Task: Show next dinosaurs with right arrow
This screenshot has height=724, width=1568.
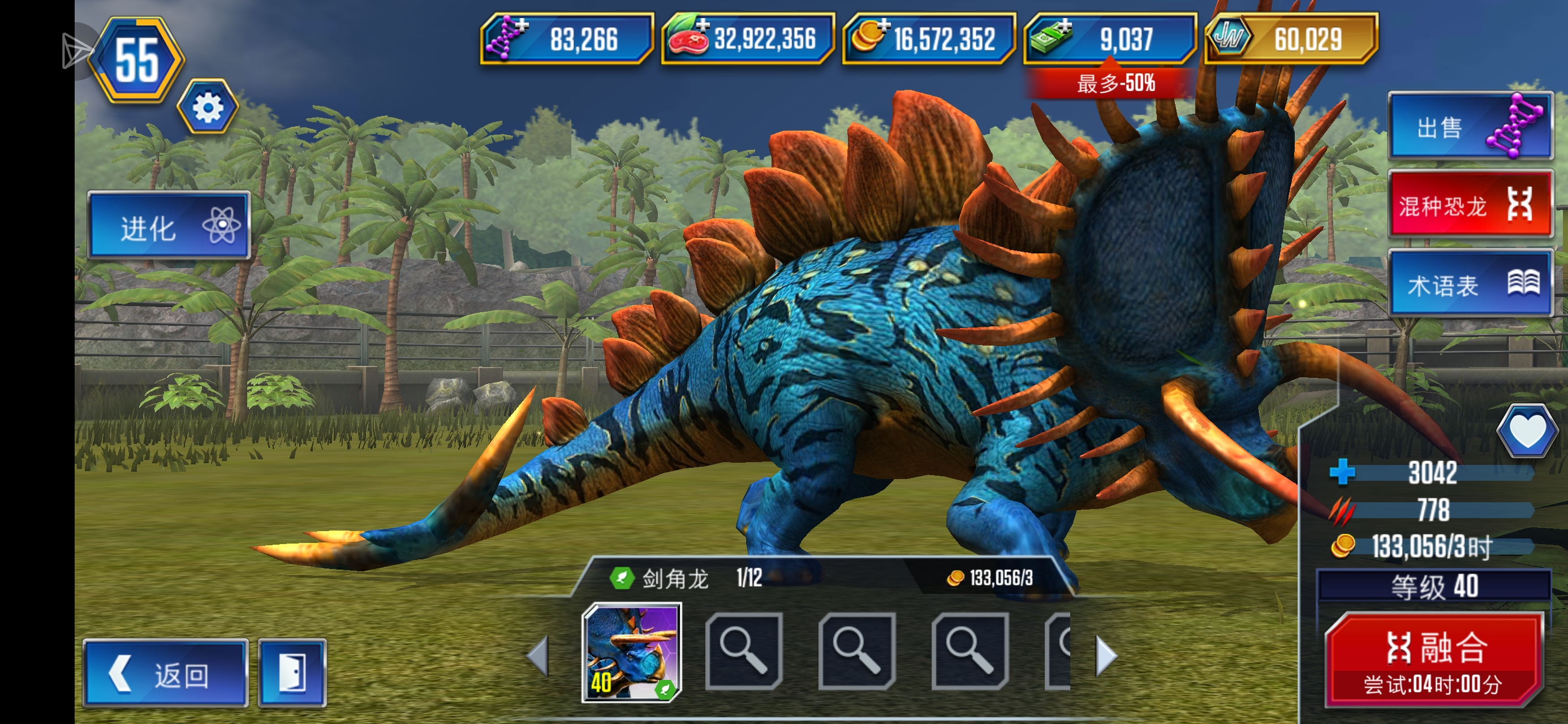Action: [1105, 655]
